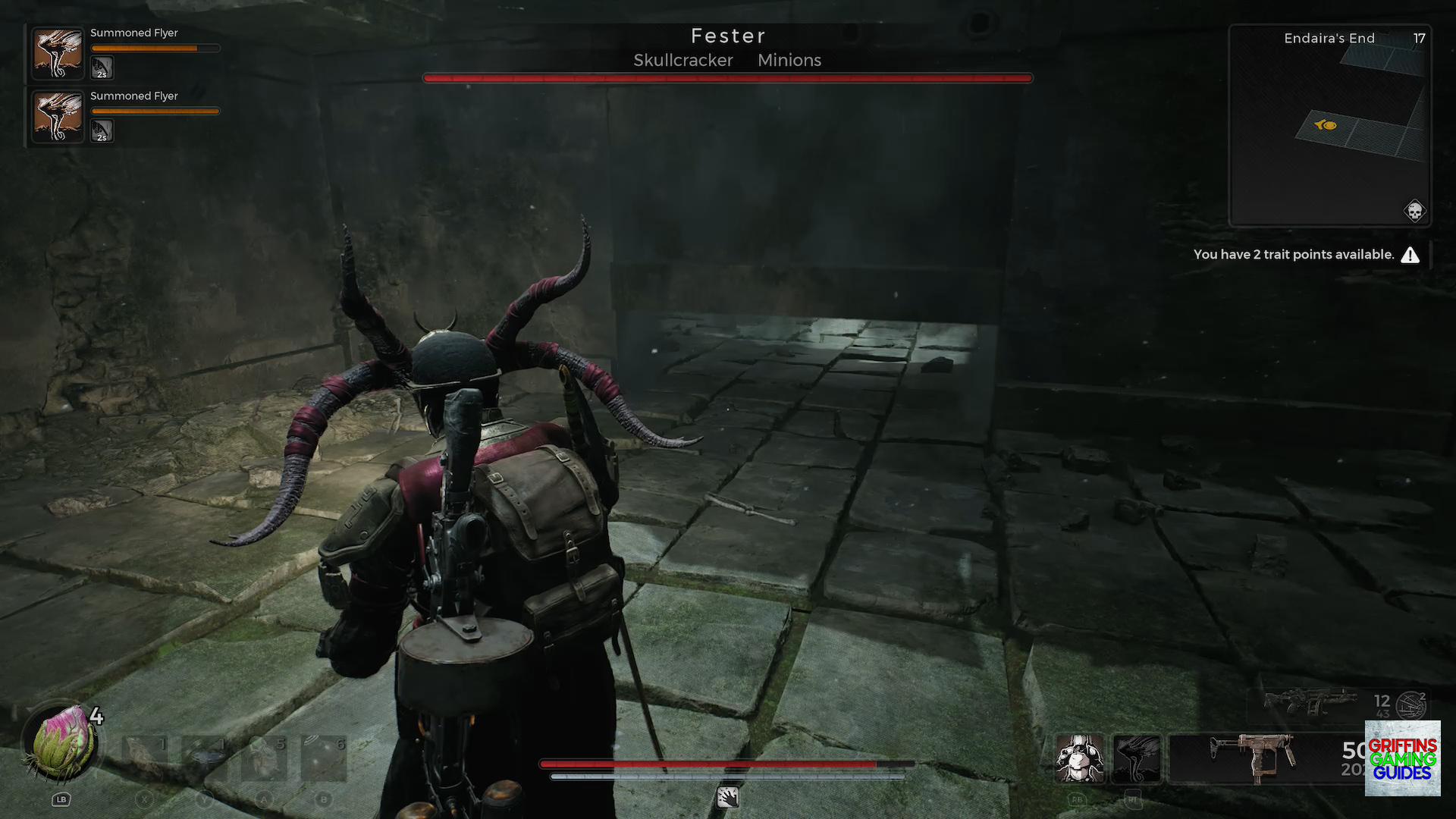Click the Griffins Gaming Guides logo
The height and width of the screenshot is (819, 1456).
1402,758
